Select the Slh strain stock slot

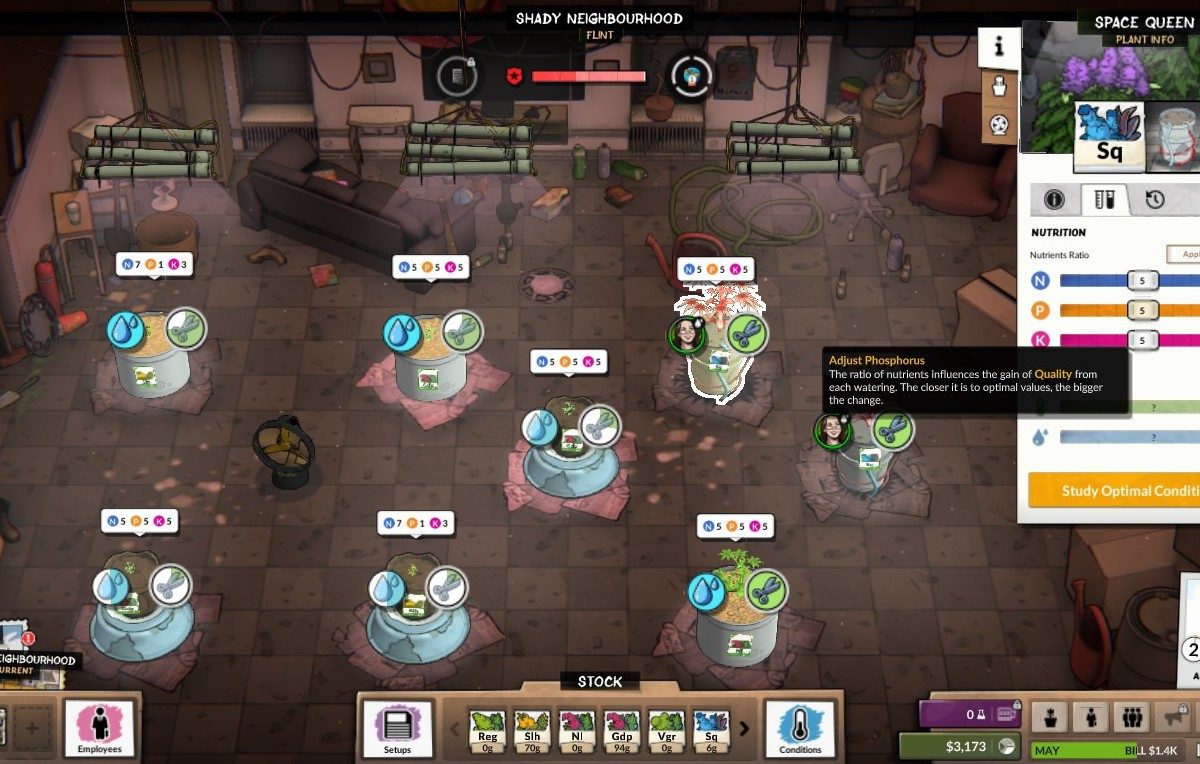(x=532, y=729)
